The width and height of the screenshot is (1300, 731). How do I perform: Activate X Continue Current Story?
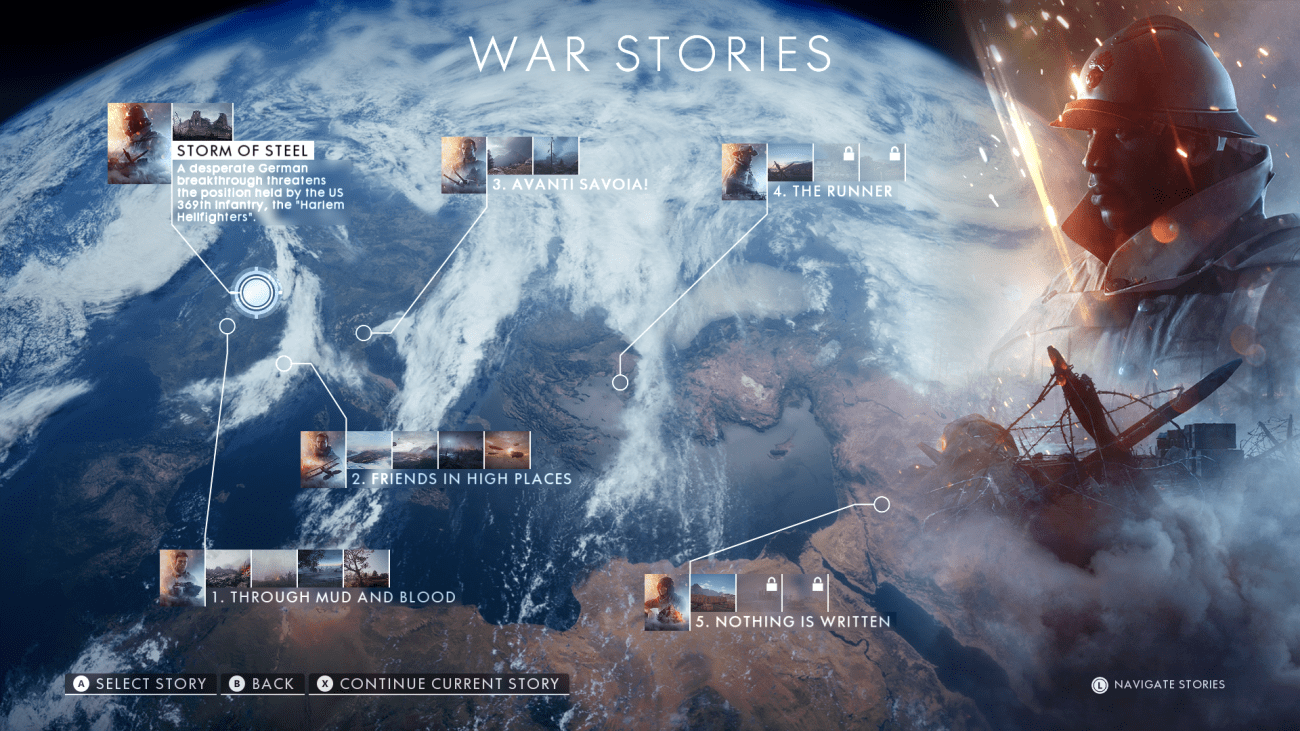pyautogui.click(x=440, y=684)
